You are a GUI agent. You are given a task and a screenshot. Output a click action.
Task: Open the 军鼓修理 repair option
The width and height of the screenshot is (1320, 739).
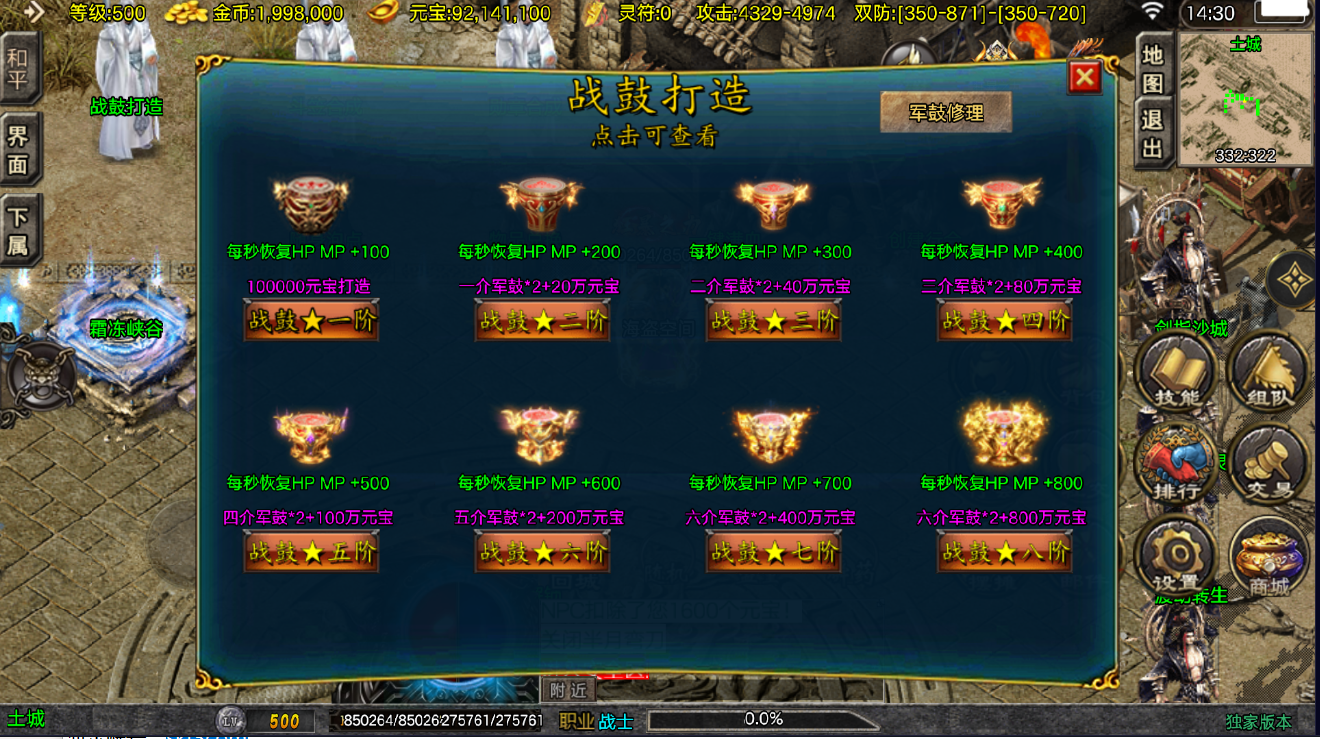pyautogui.click(x=945, y=113)
